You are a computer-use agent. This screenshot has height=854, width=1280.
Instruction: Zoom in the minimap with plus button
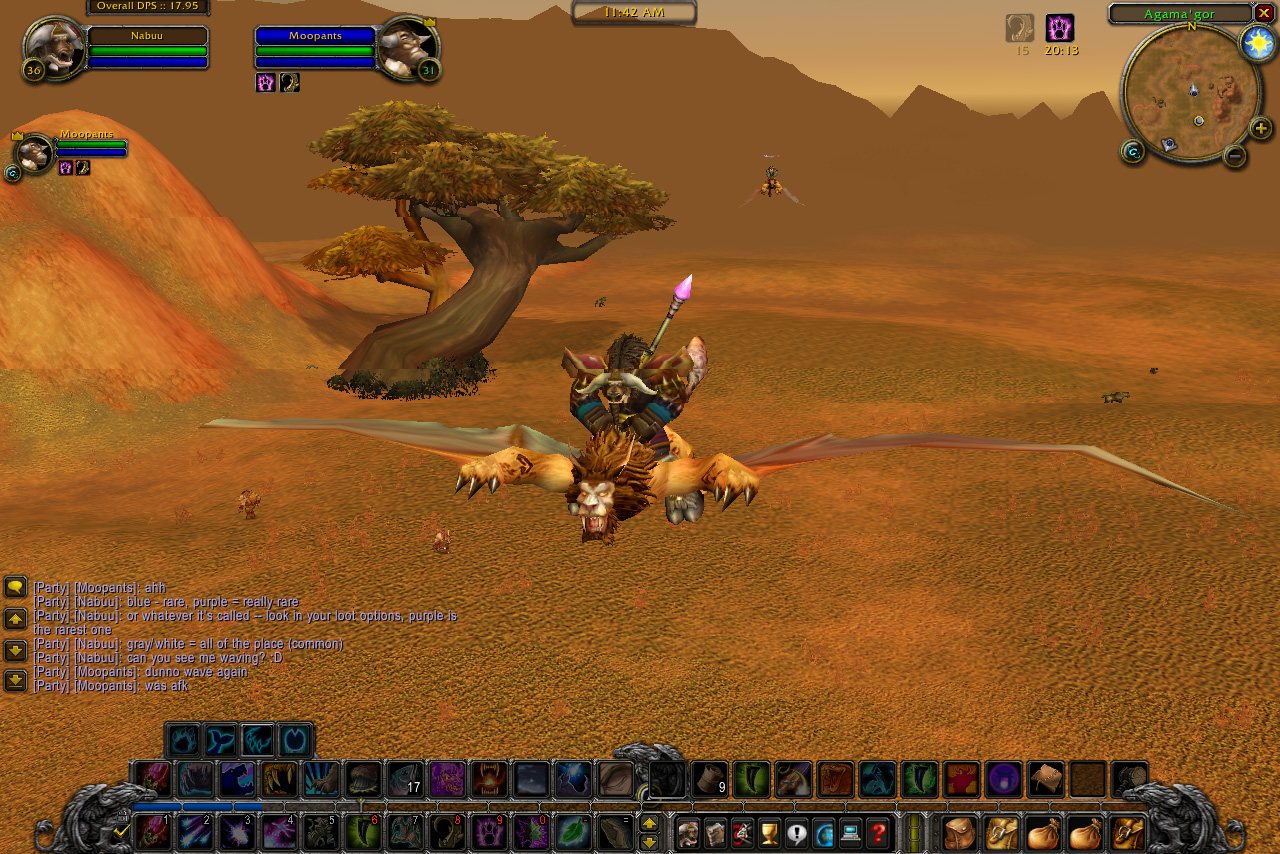click(x=1260, y=128)
